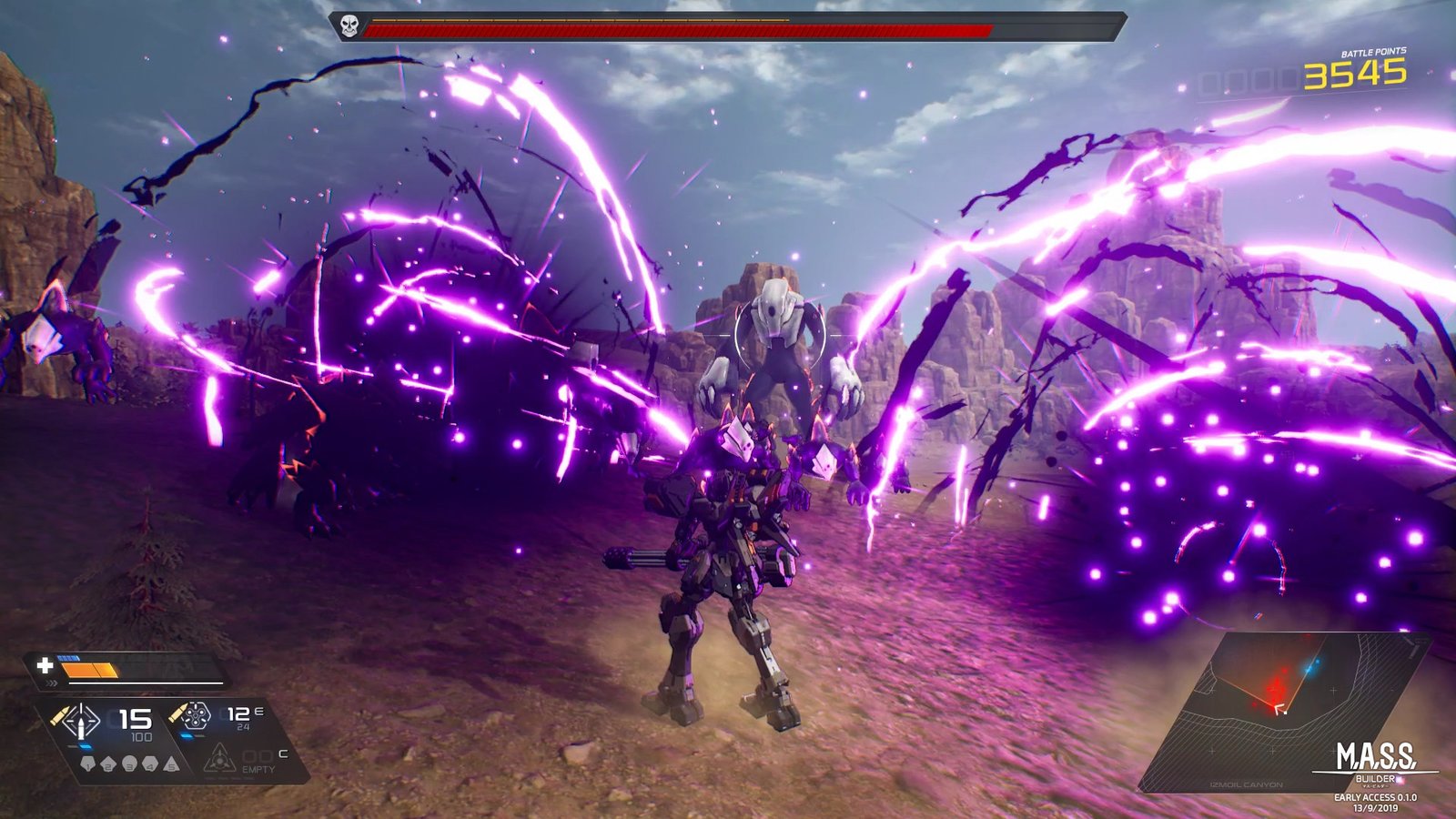
Task: Select the triangle slot numbered 5
Action: point(171,763)
